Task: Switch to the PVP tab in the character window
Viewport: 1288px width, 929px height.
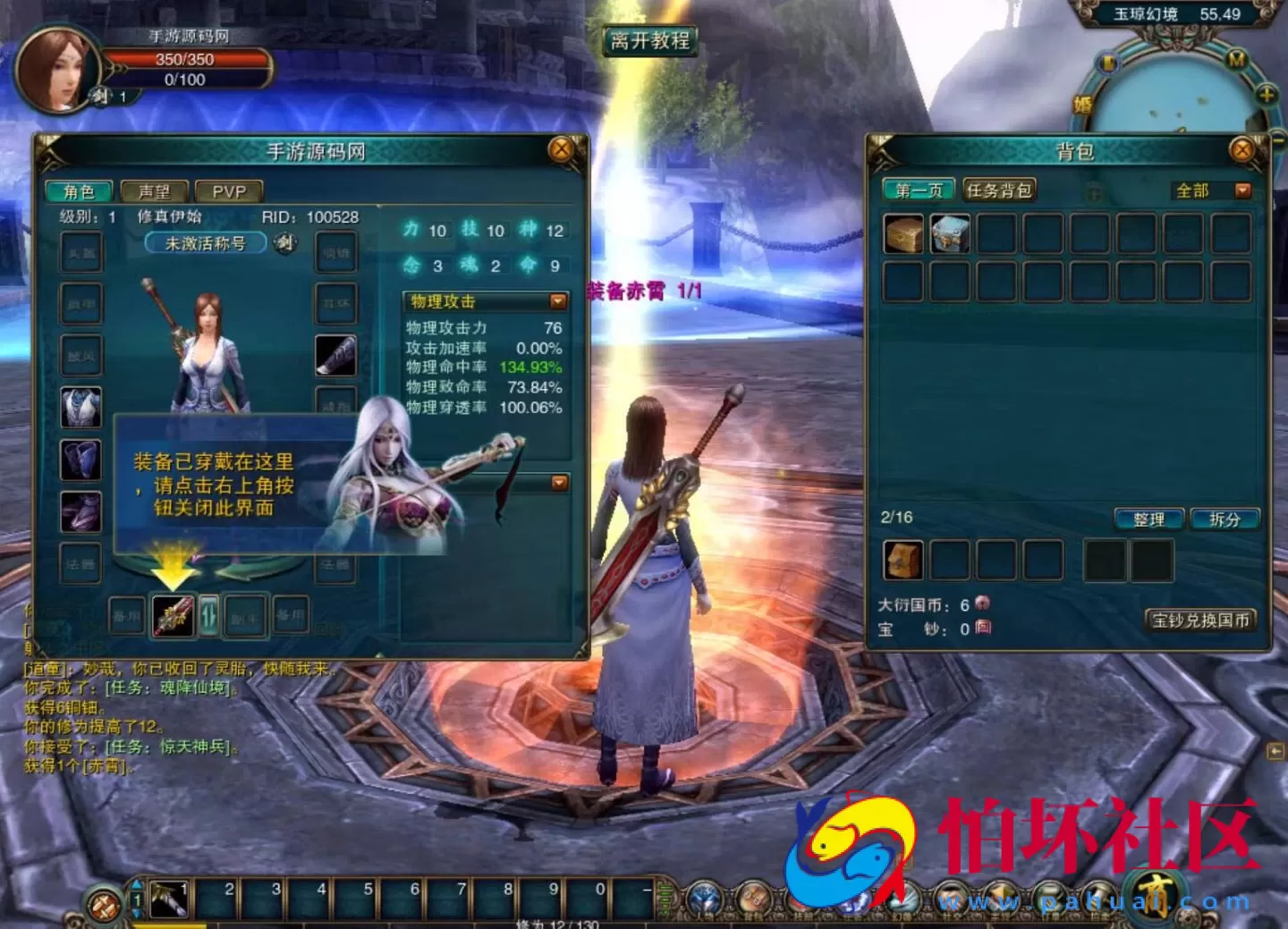Action: coord(229,190)
